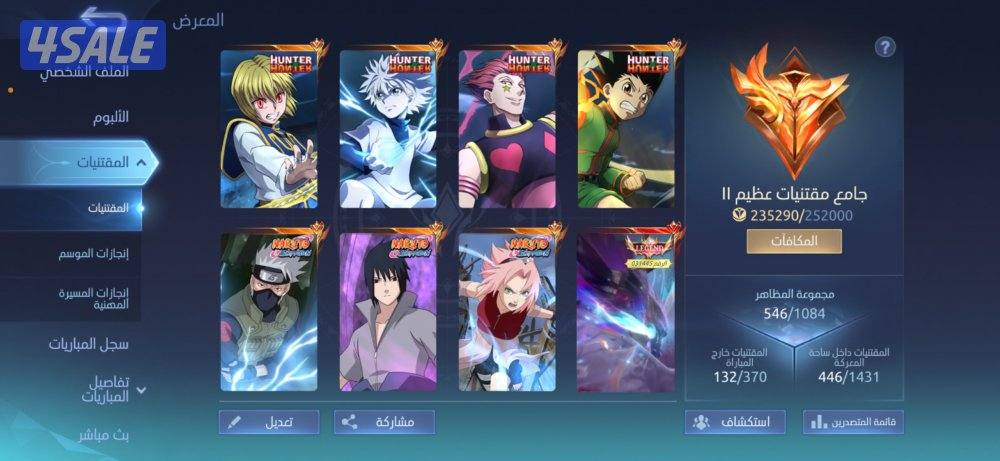Choose the Hisoka Hunter x Hunter skin card
Viewport: 1000px width, 461px height.
[x=507, y=128]
